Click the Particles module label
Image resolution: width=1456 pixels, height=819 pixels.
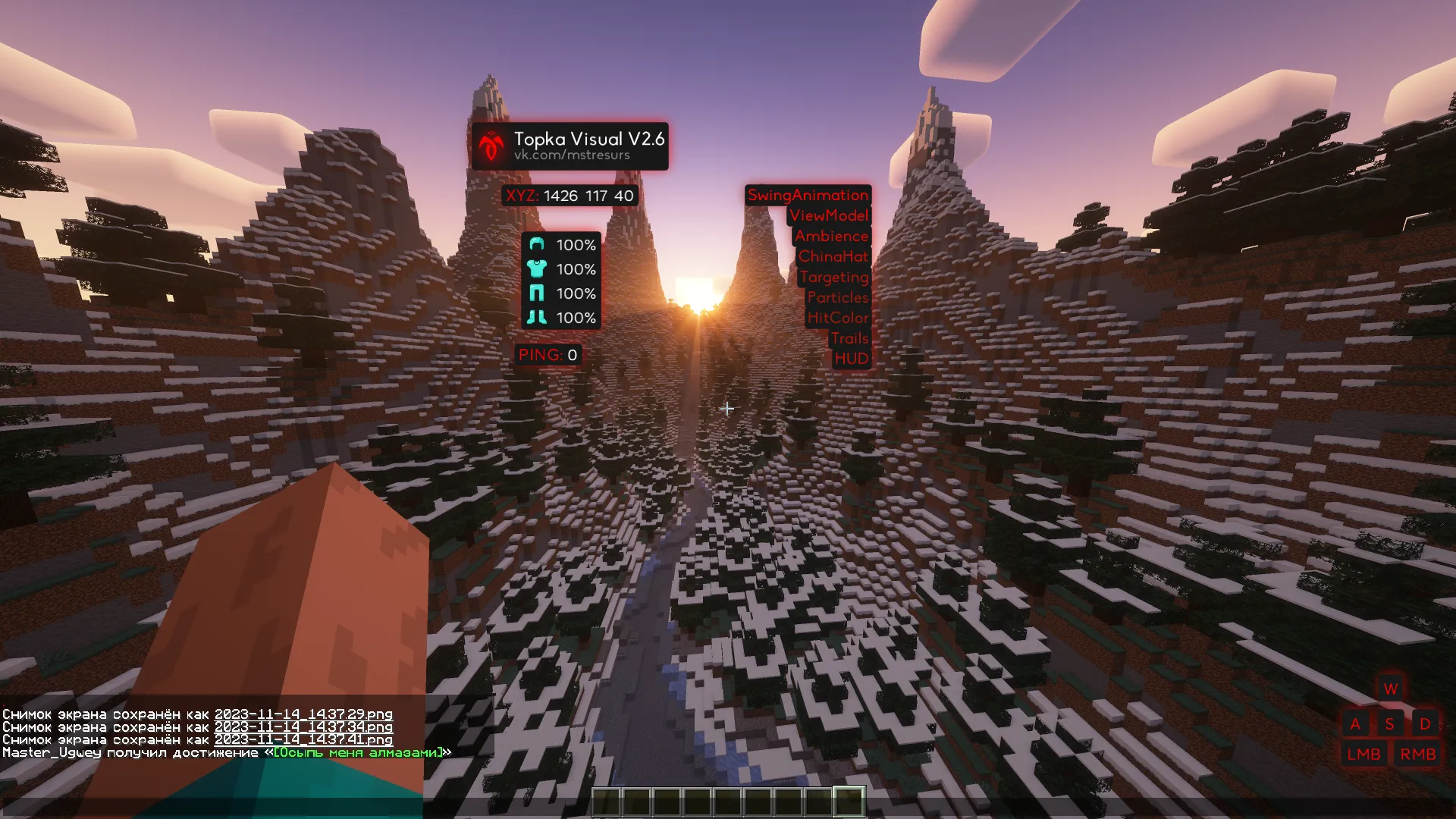[x=838, y=298]
